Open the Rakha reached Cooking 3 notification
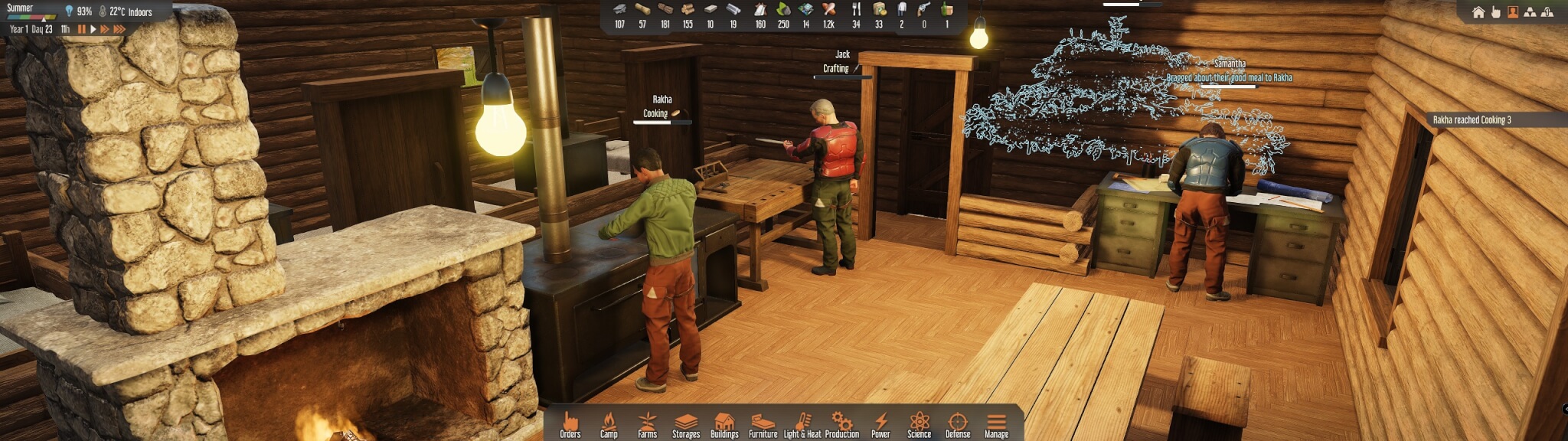This screenshot has width=1568, height=441. (x=1472, y=120)
